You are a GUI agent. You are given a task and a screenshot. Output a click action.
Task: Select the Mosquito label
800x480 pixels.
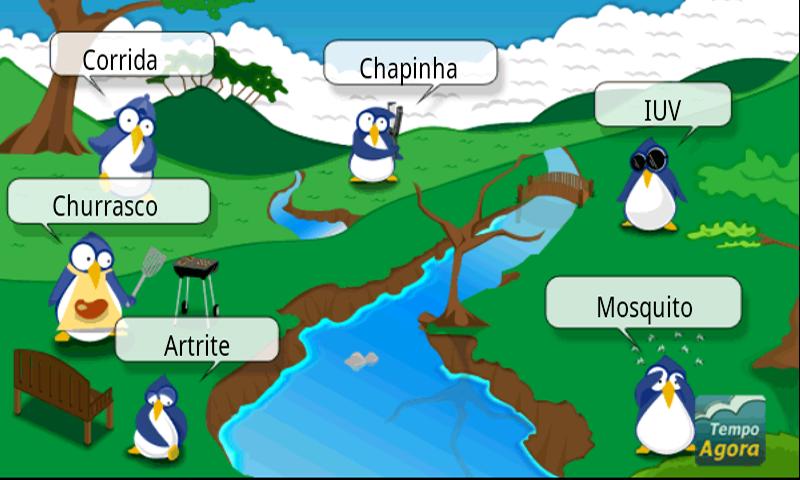[643, 304]
